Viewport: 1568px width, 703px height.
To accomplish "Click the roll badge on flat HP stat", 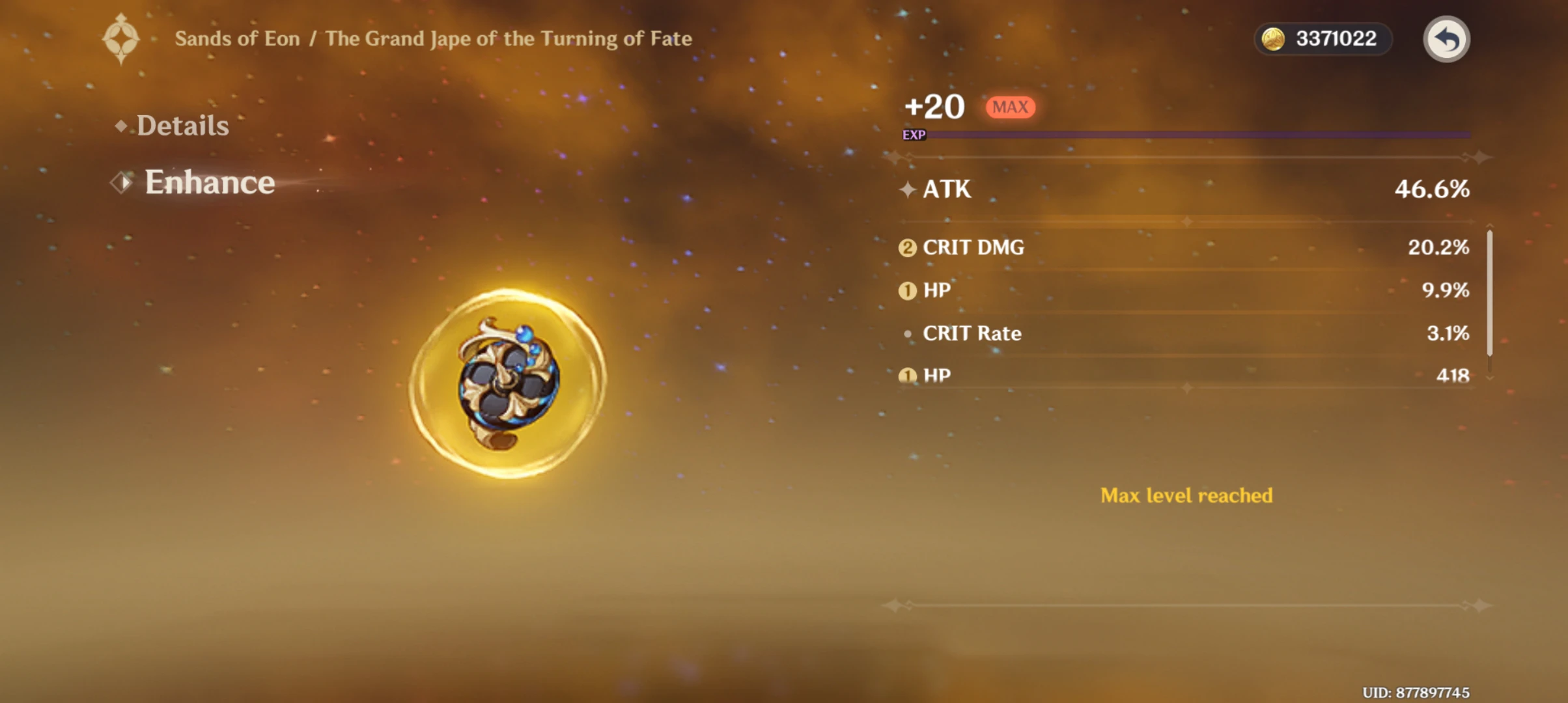I will click(x=909, y=376).
